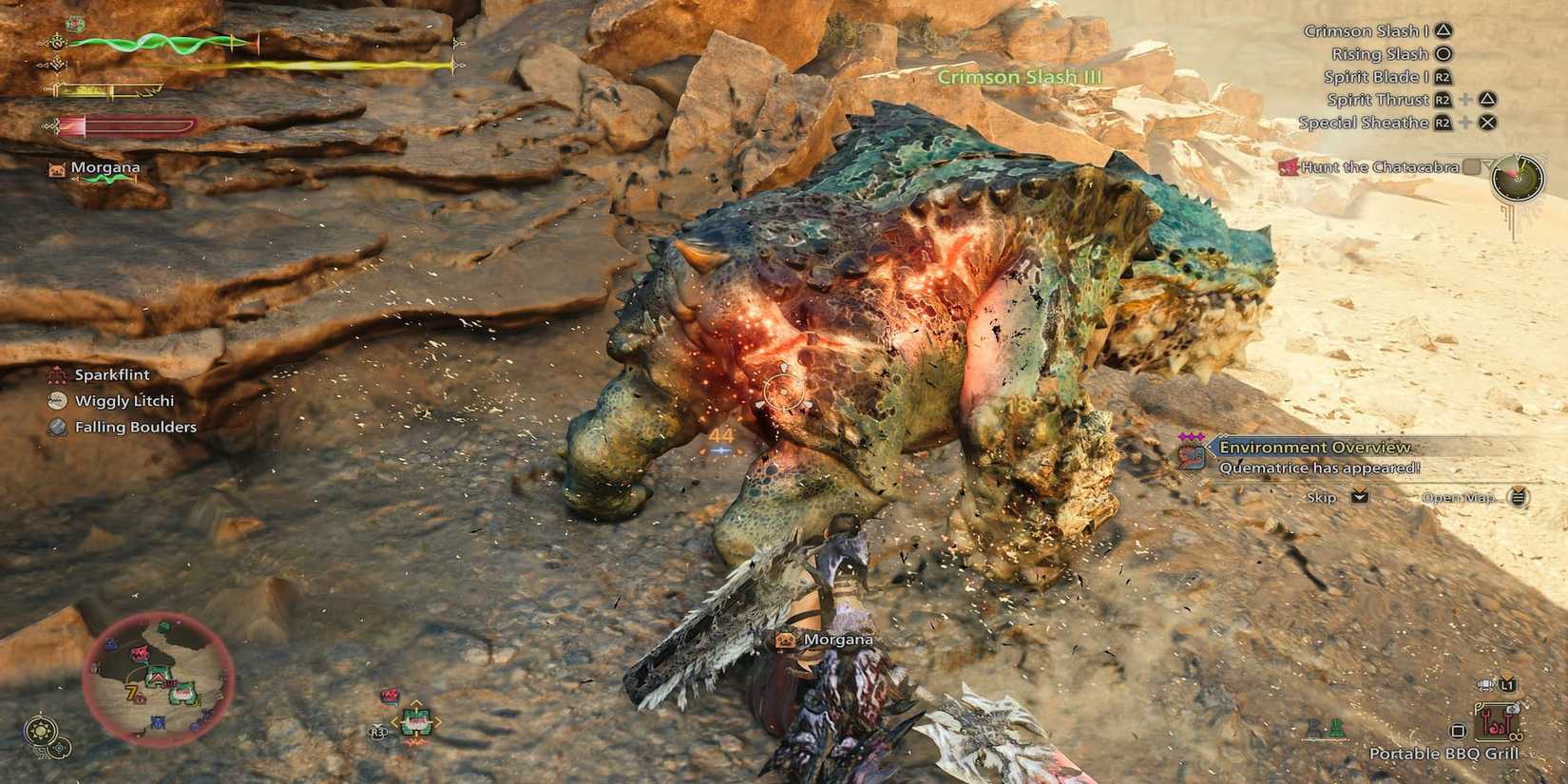Select Rising Slash from the move list
This screenshot has height=784, width=1568.
1380,53
